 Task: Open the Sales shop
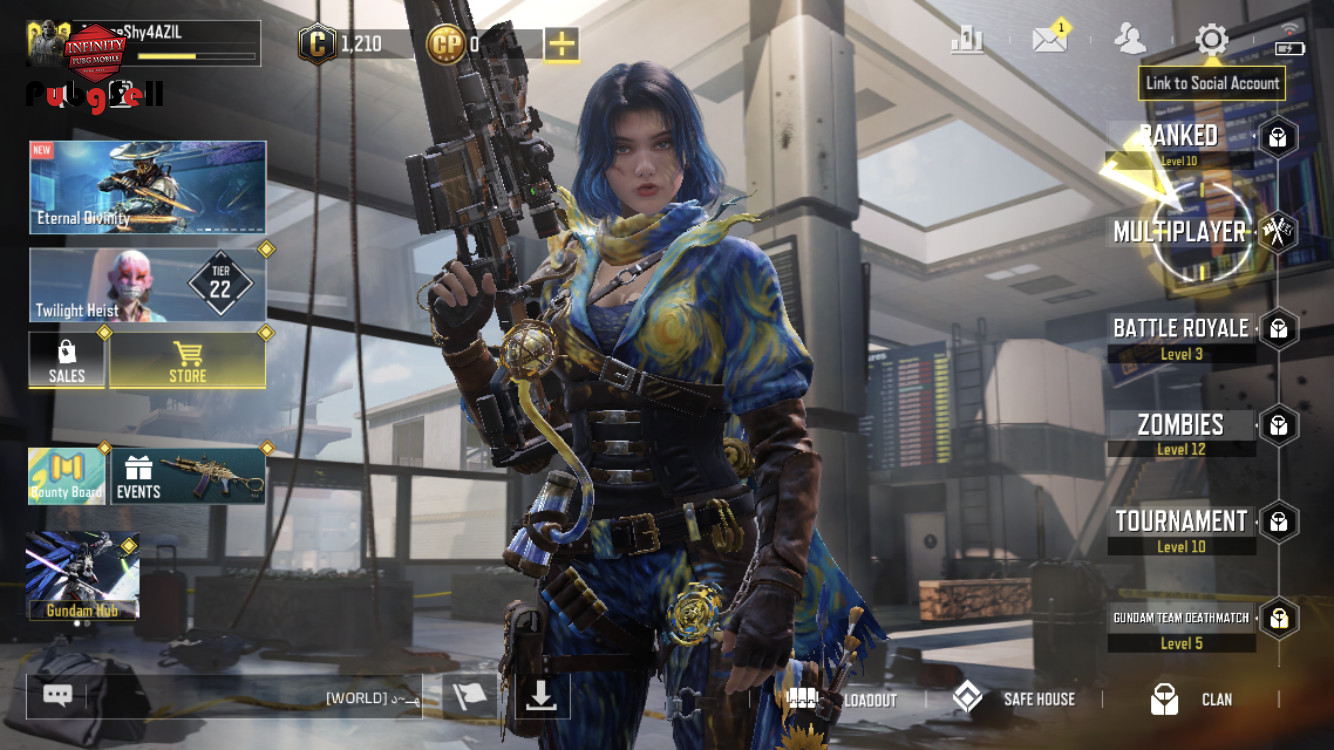pyautogui.click(x=67, y=360)
